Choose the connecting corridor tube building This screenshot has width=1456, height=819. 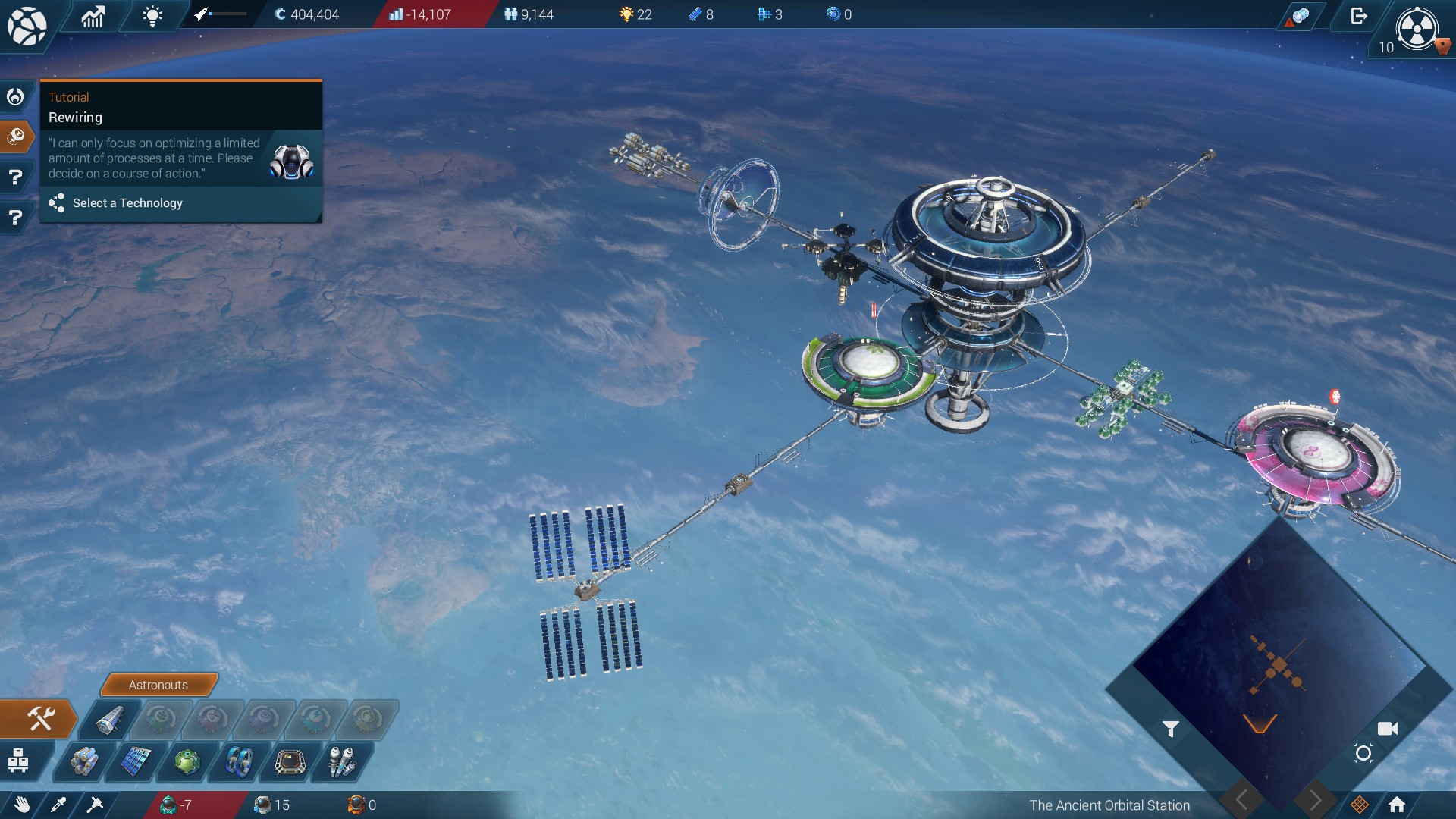109,720
